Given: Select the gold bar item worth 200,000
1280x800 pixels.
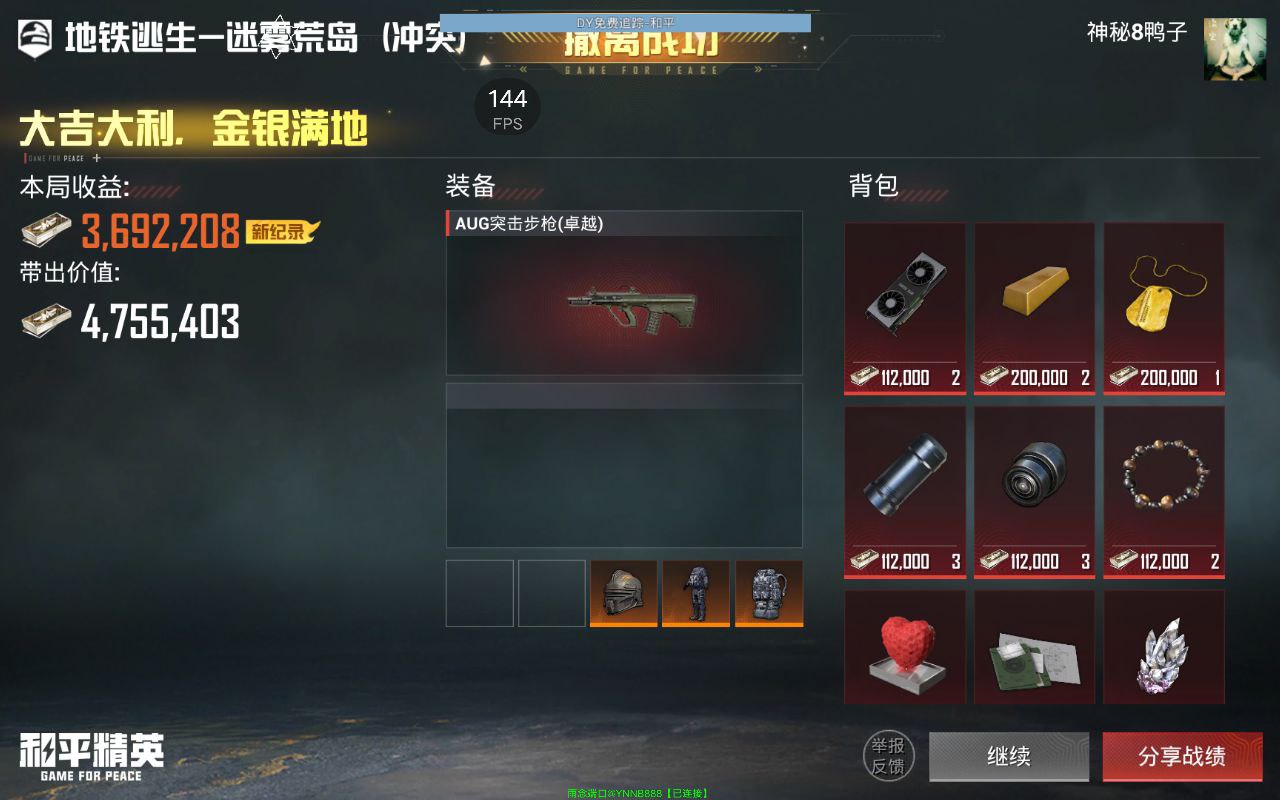Looking at the screenshot, I should point(1034,300).
